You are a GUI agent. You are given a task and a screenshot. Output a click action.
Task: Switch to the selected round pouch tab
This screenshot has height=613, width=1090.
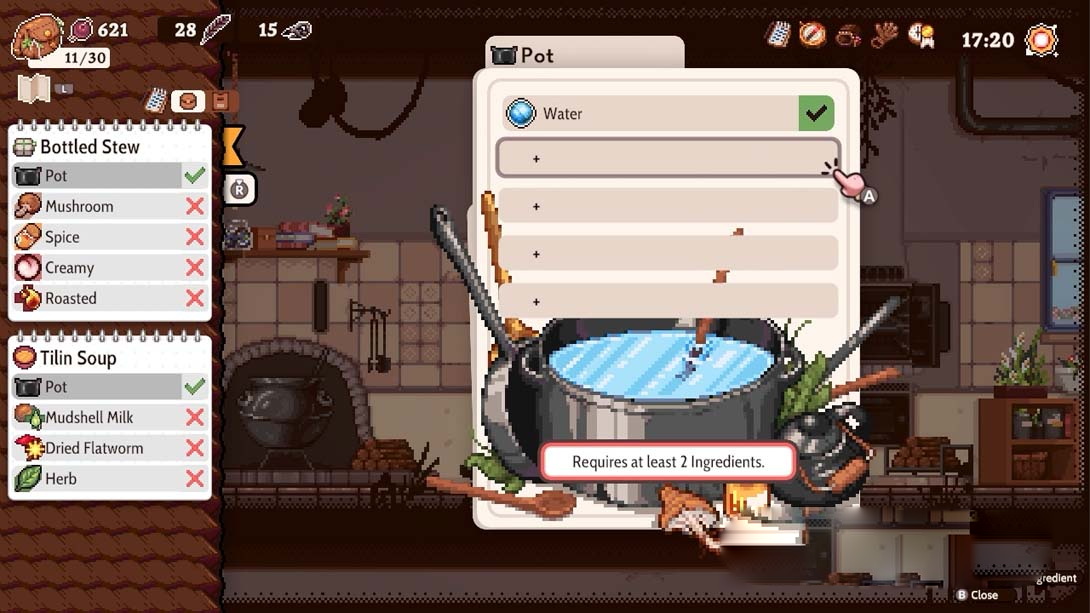pyautogui.click(x=188, y=101)
